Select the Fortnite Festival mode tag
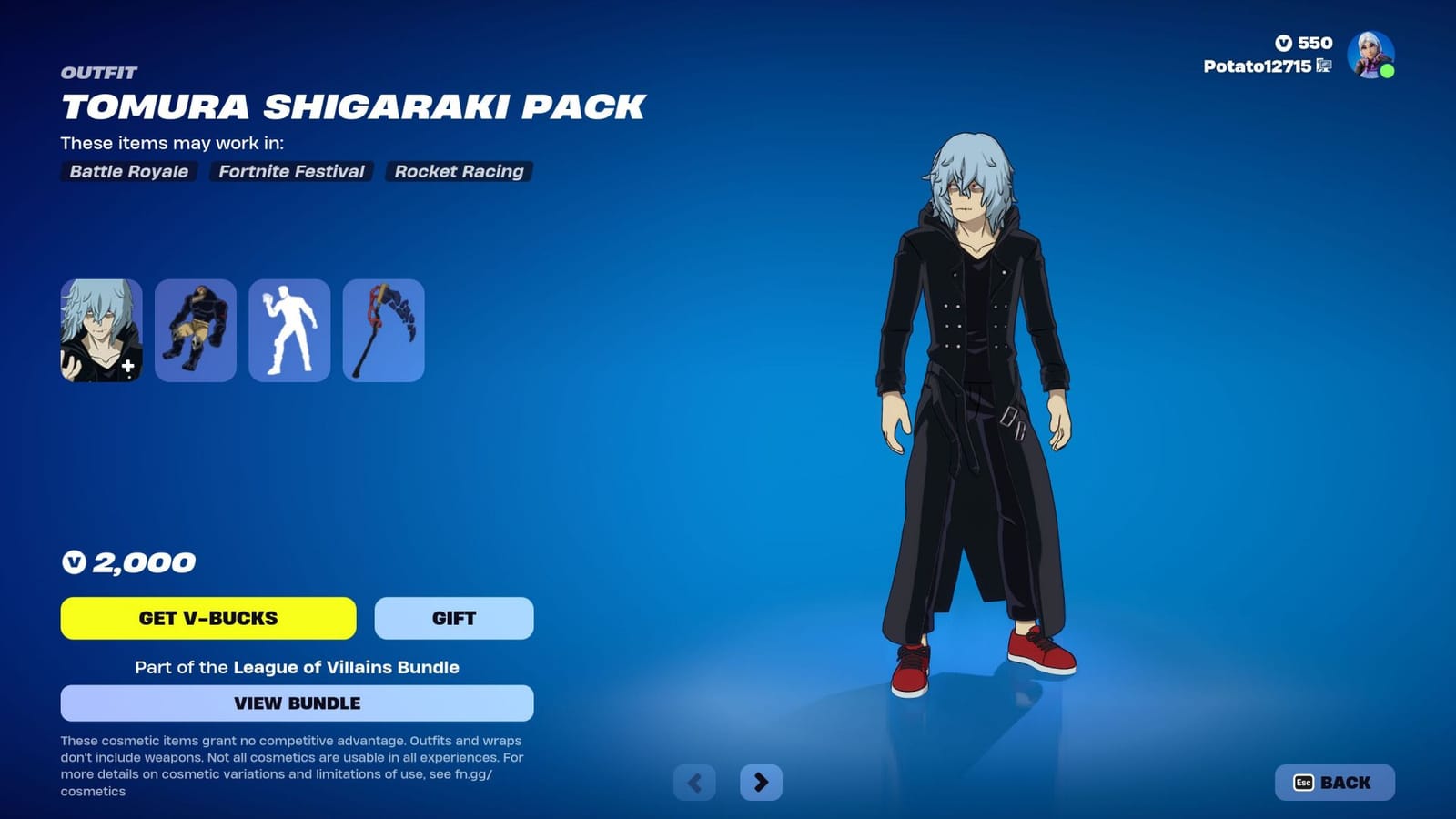This screenshot has width=1456, height=819. pyautogui.click(x=289, y=171)
